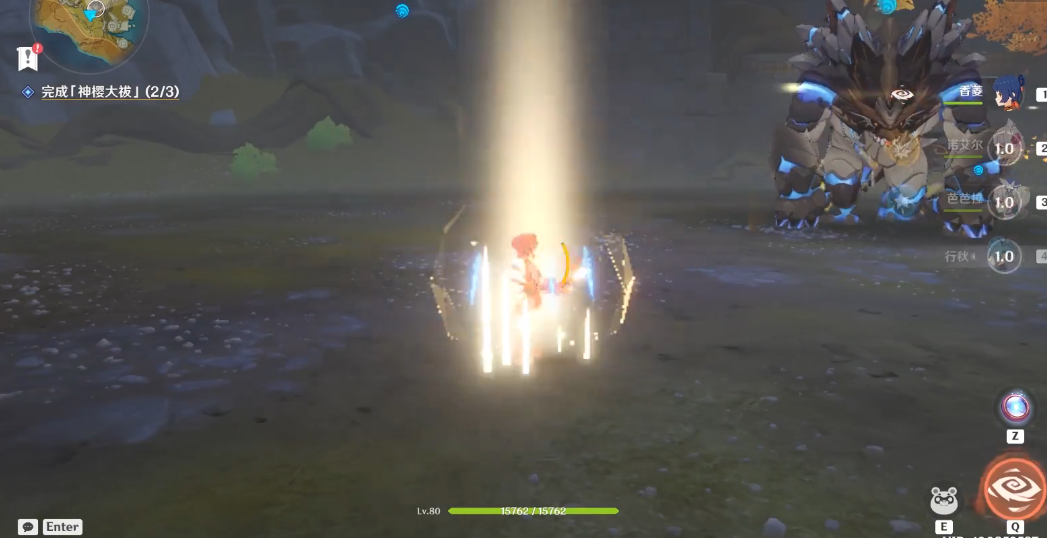This screenshot has height=538, width=1047.
Task: Open the chat speech bubble
Action: point(28,527)
